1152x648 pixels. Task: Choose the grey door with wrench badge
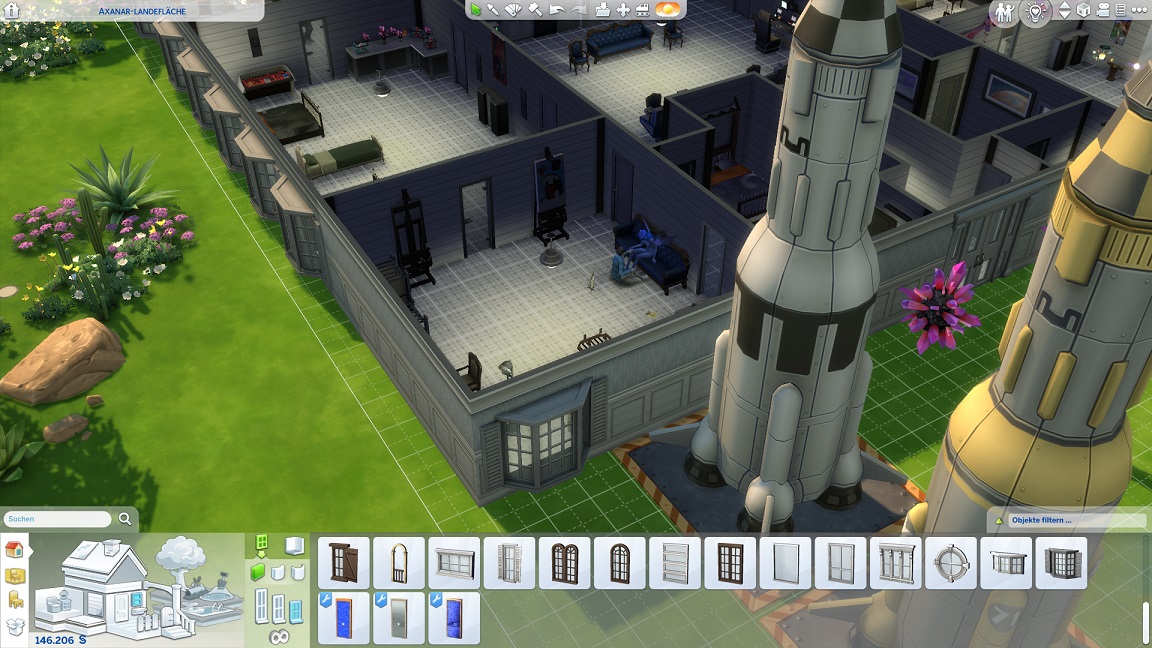point(399,618)
